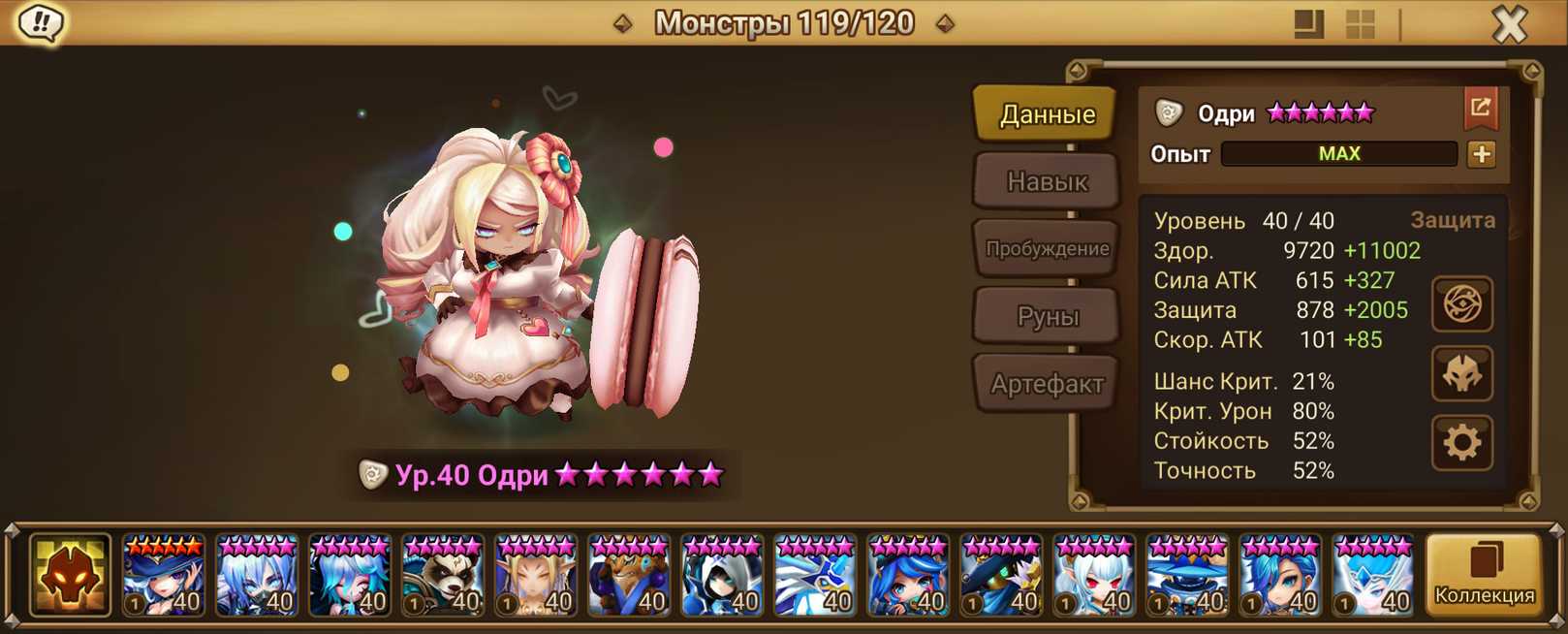This screenshot has width=1568, height=634.
Task: Open the Артефакт tab
Action: [x=1047, y=384]
